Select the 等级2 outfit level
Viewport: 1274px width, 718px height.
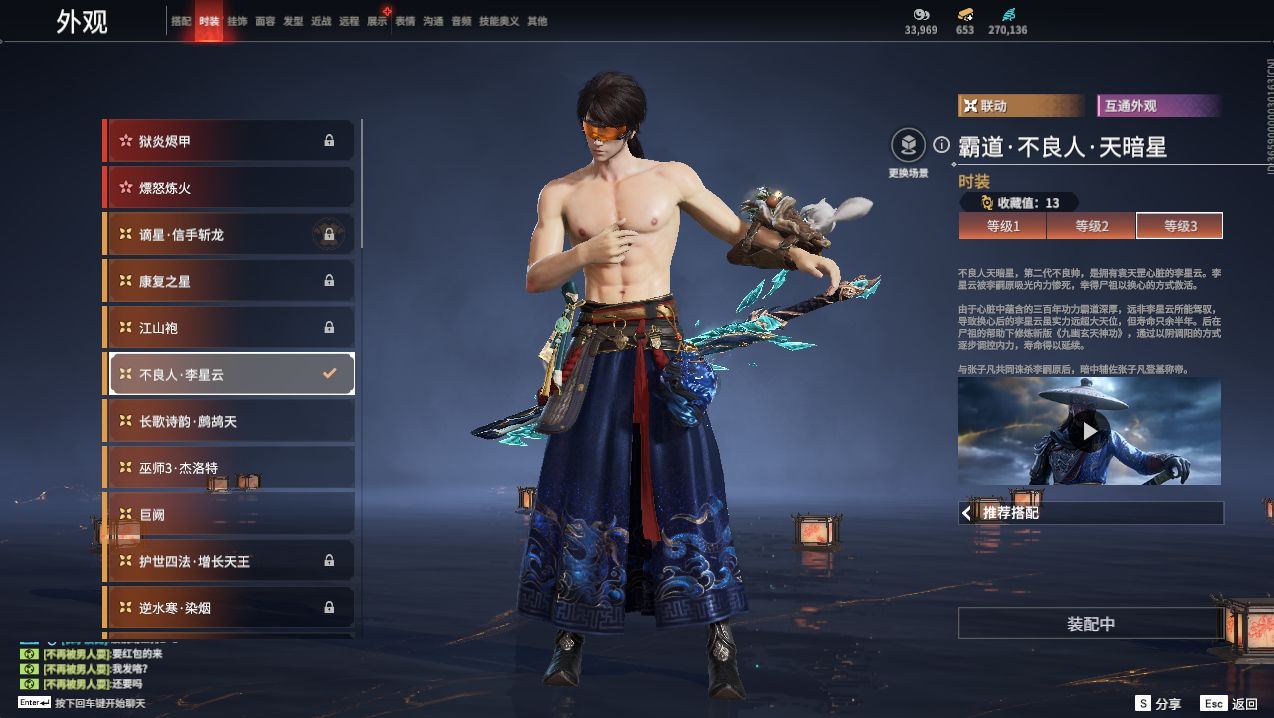(1091, 226)
